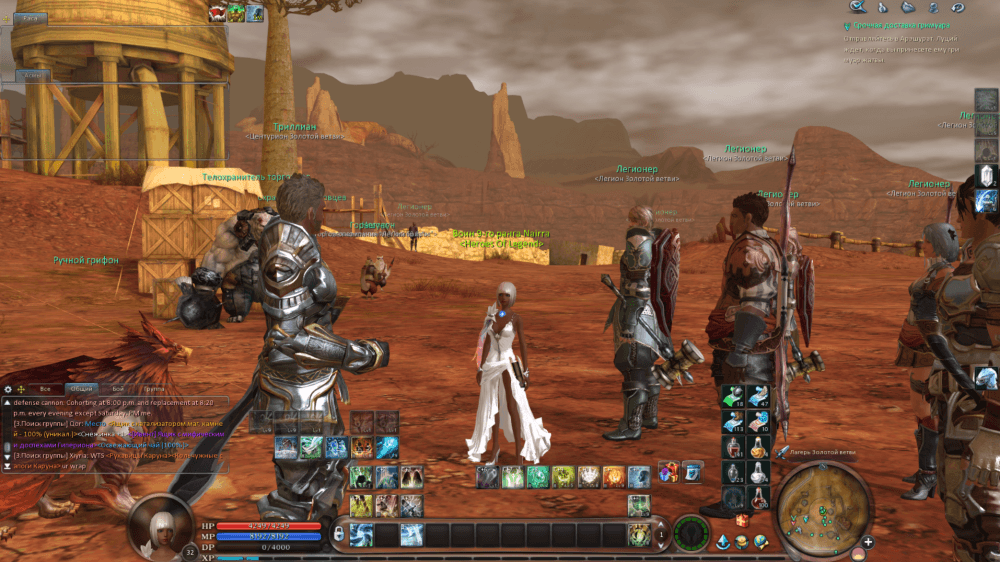
Task: Select the 'Группа' chat tab
Action: coord(154,388)
